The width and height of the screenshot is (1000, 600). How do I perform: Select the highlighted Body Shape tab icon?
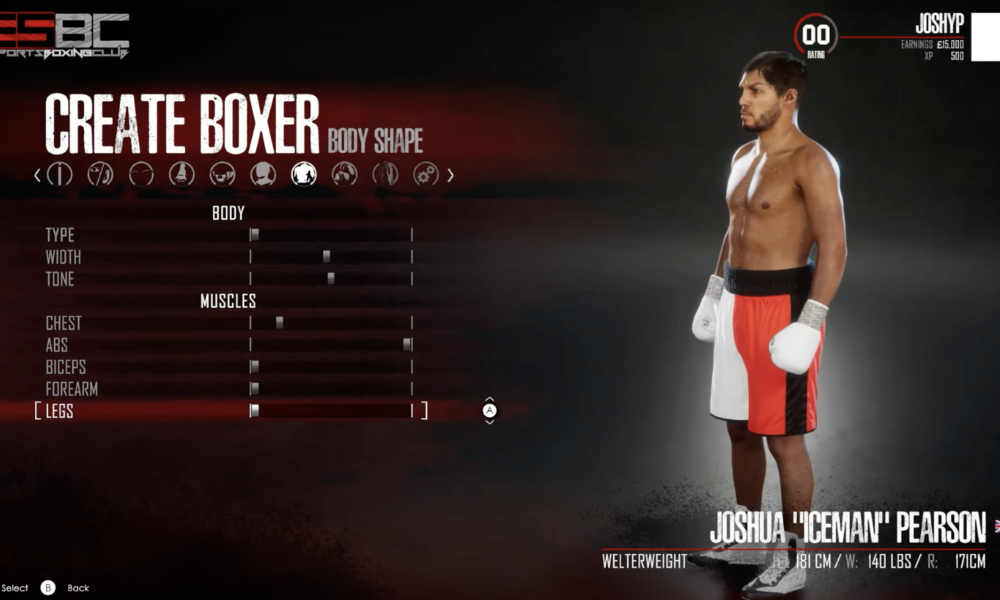click(x=304, y=174)
